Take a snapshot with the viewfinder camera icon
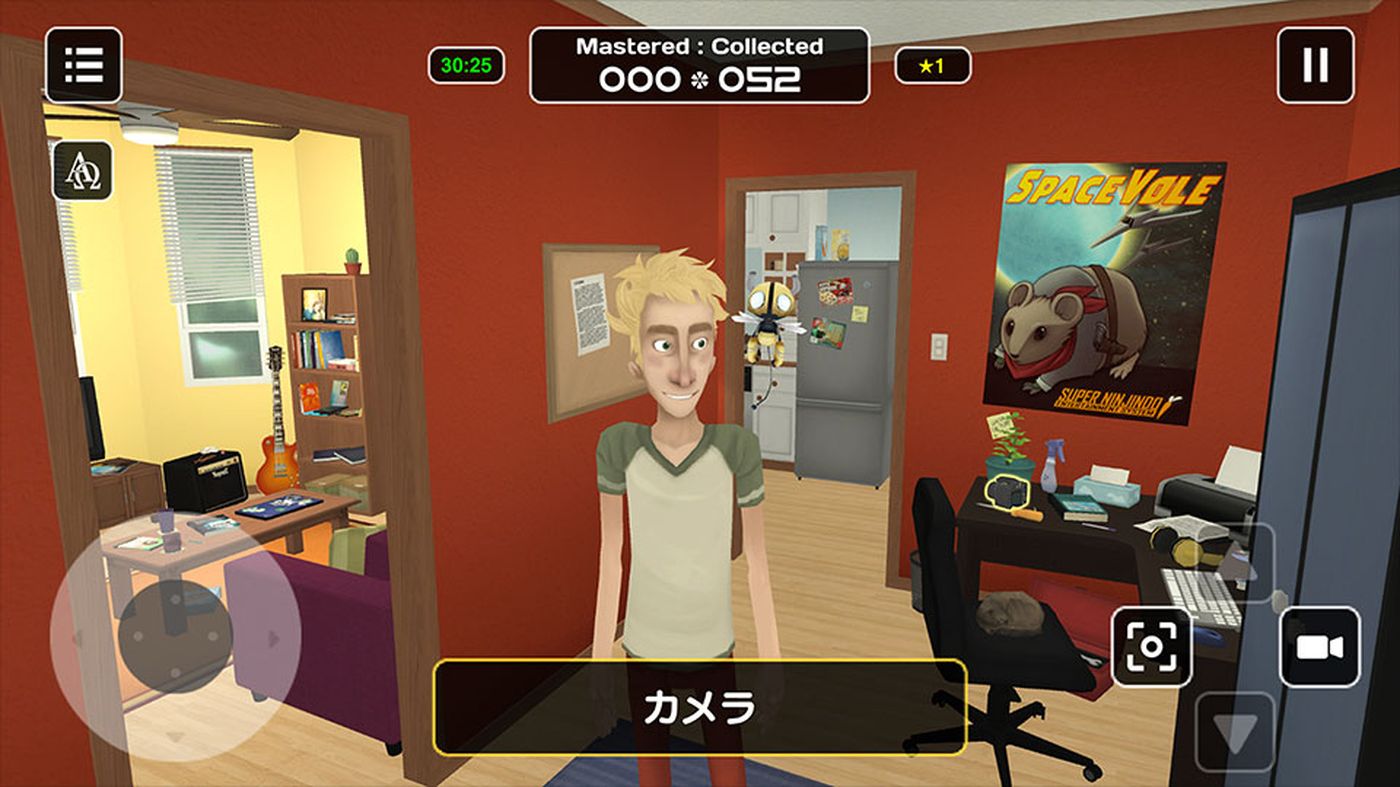1400x787 pixels. point(1154,645)
